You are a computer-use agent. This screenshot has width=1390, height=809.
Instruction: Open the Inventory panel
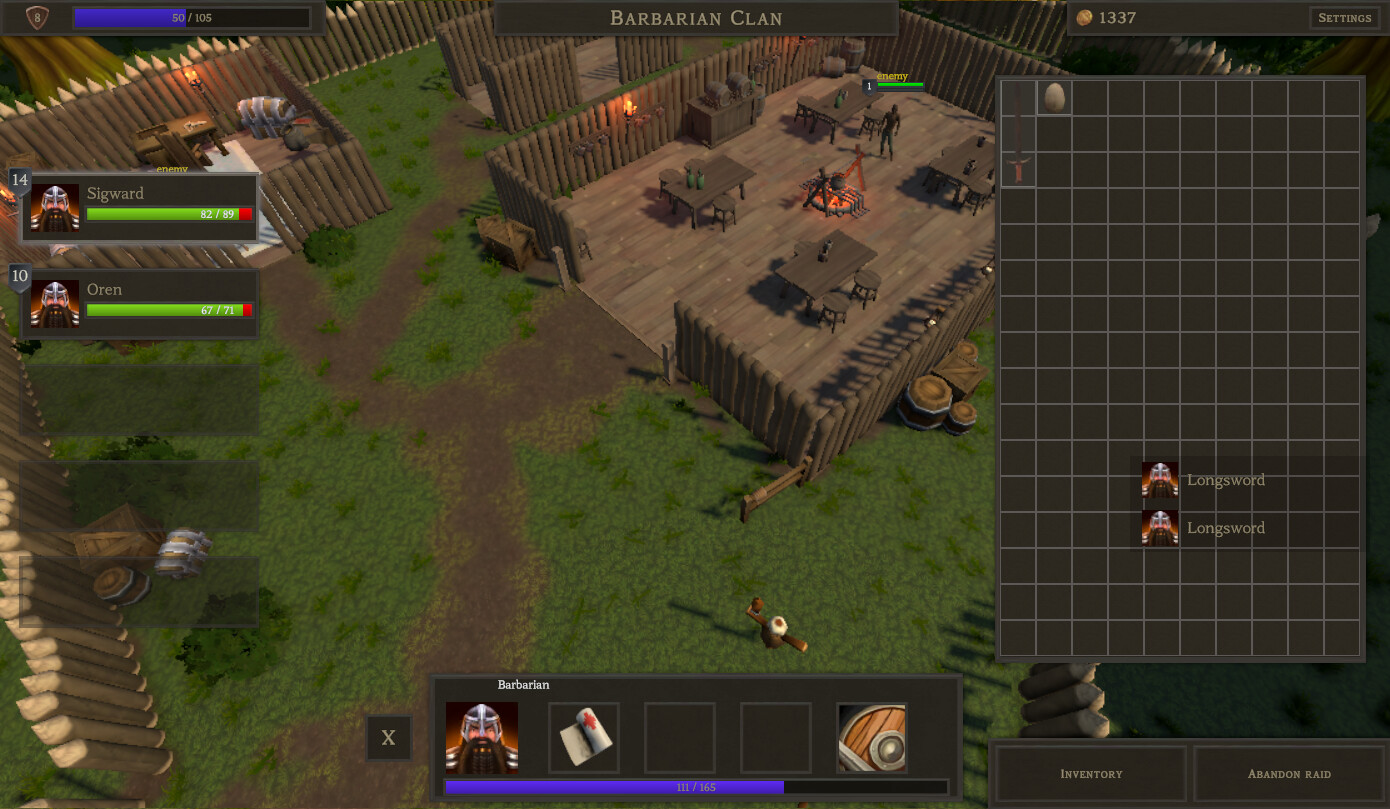(1091, 773)
